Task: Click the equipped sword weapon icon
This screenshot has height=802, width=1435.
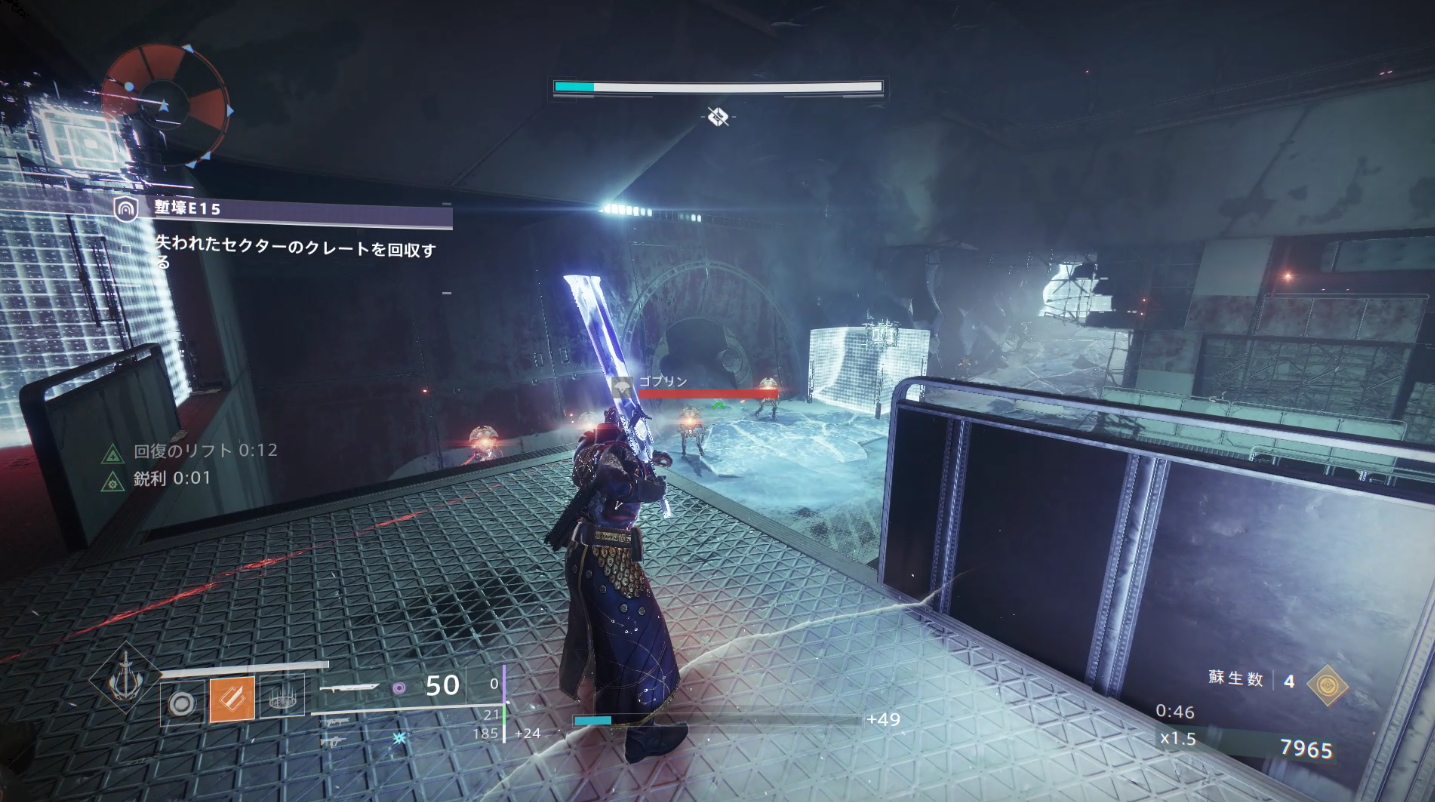Action: tap(350, 688)
